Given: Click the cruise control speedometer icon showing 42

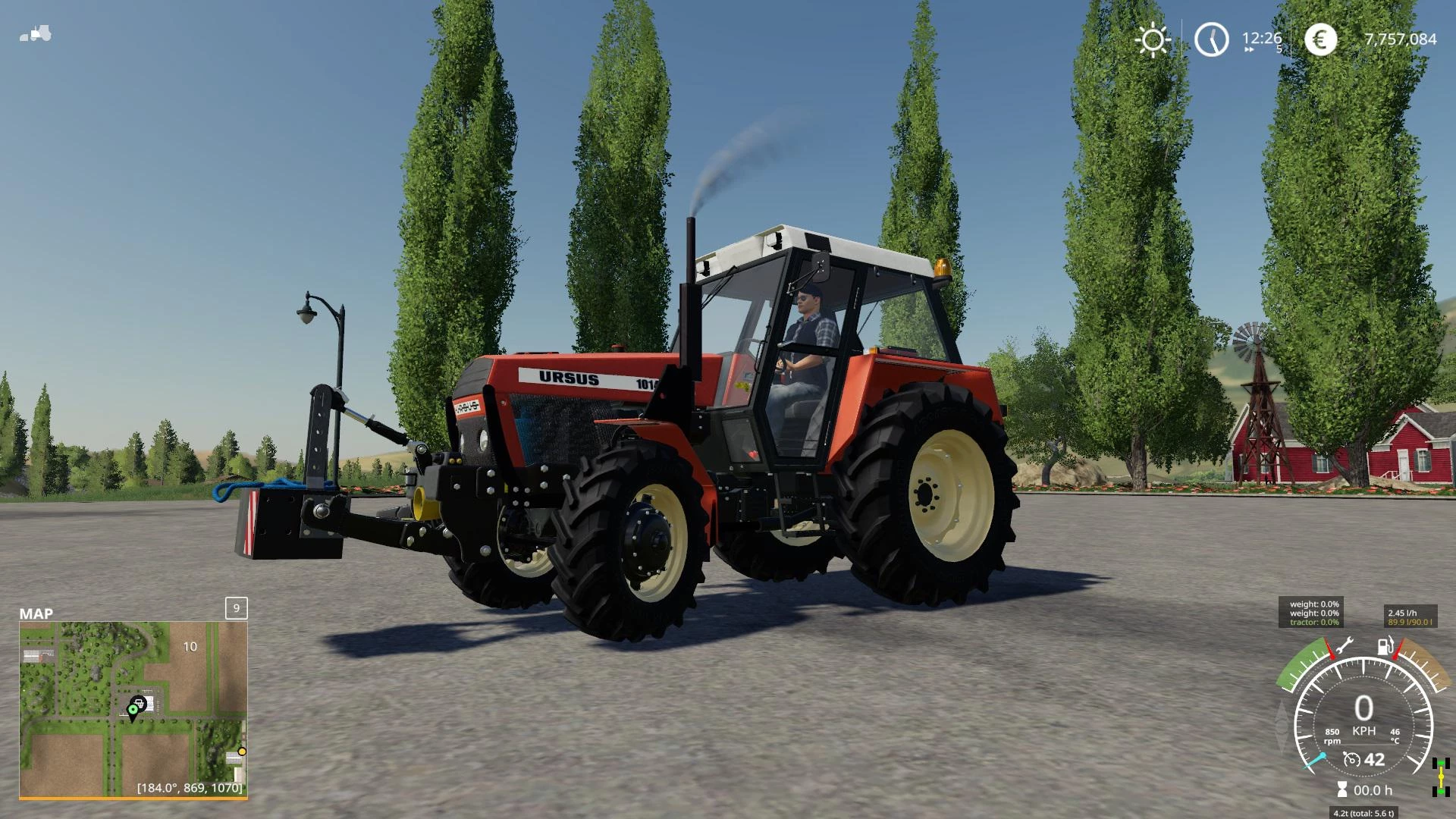Looking at the screenshot, I should click(1352, 760).
